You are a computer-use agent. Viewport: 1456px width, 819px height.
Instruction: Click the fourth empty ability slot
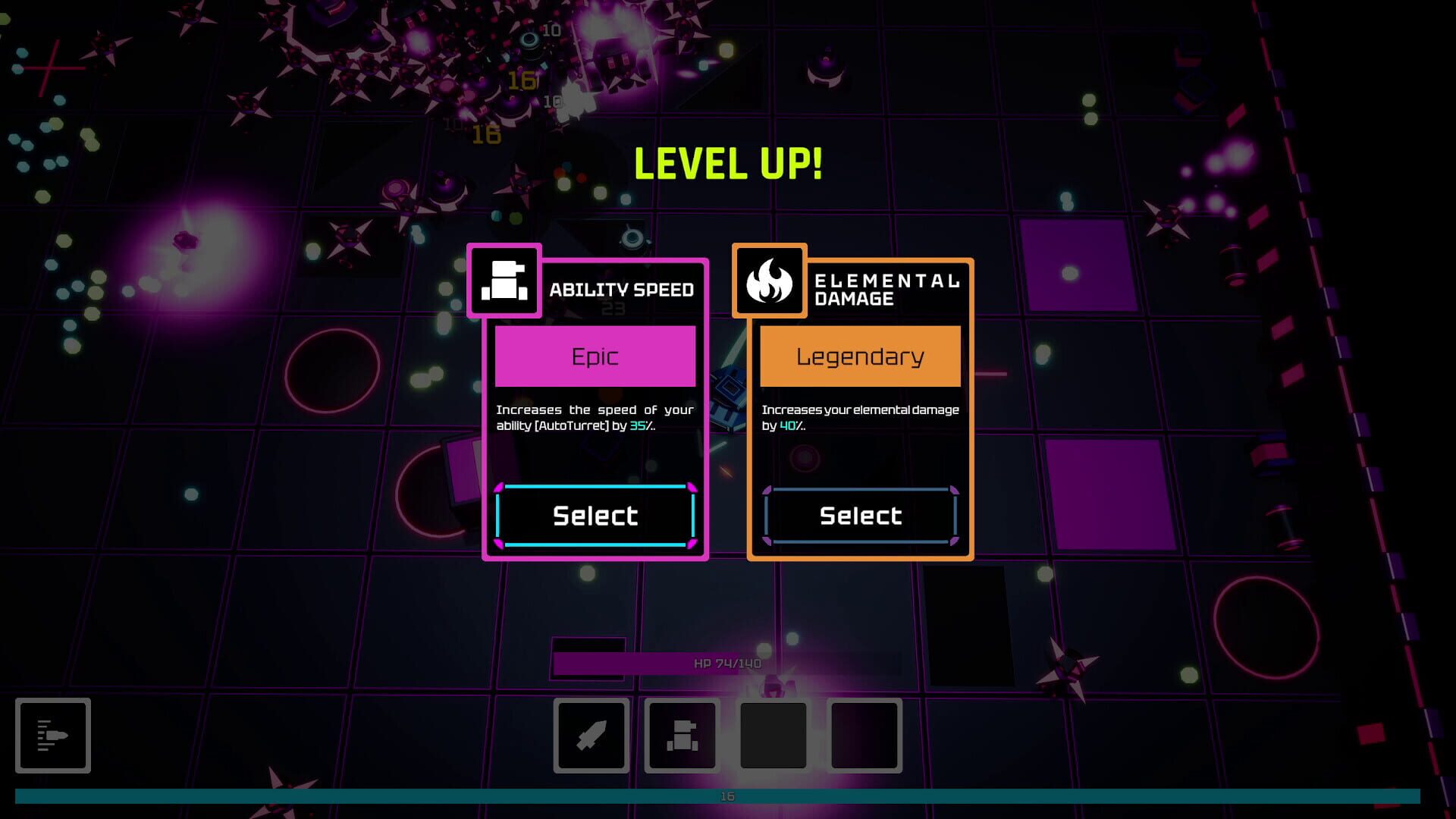click(x=864, y=736)
